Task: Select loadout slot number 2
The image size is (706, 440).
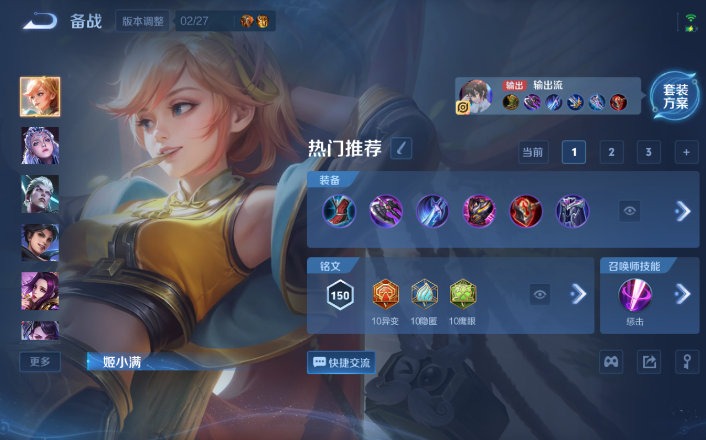Action: [611, 152]
